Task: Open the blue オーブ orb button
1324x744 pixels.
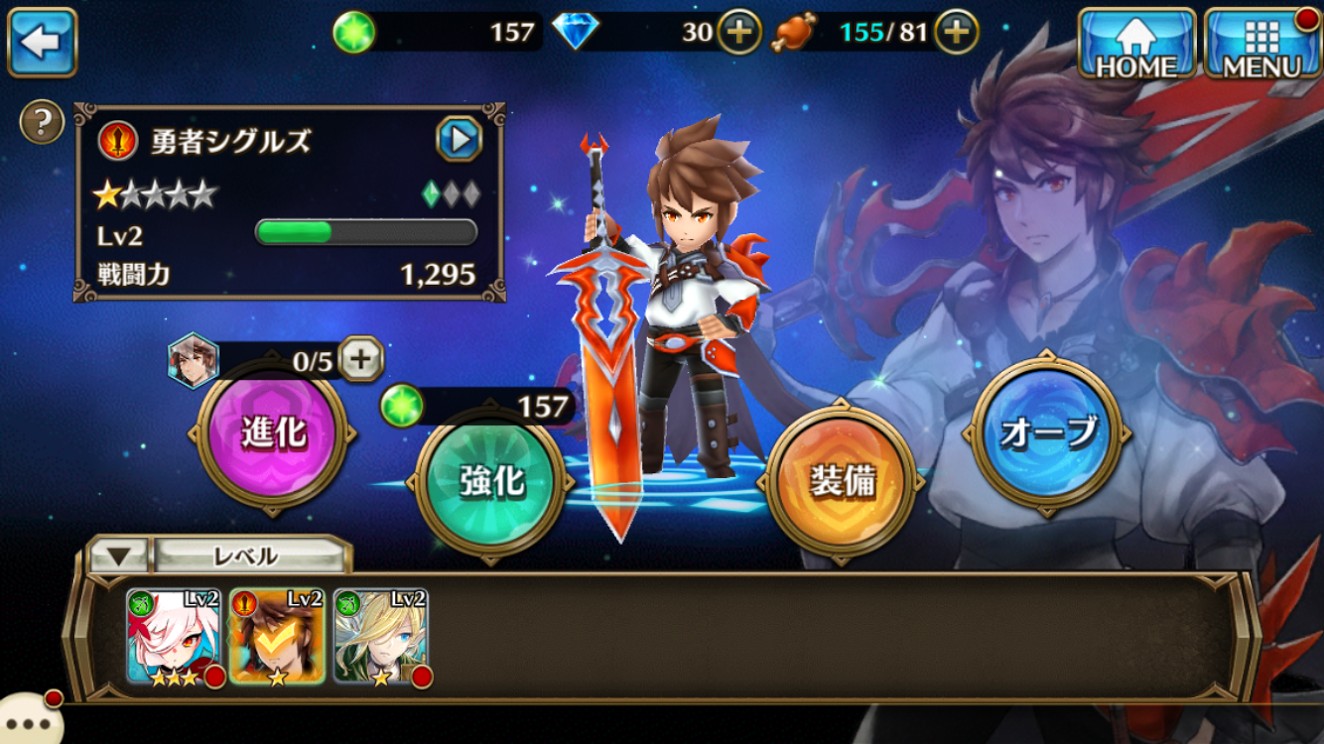Action: click(x=1049, y=432)
